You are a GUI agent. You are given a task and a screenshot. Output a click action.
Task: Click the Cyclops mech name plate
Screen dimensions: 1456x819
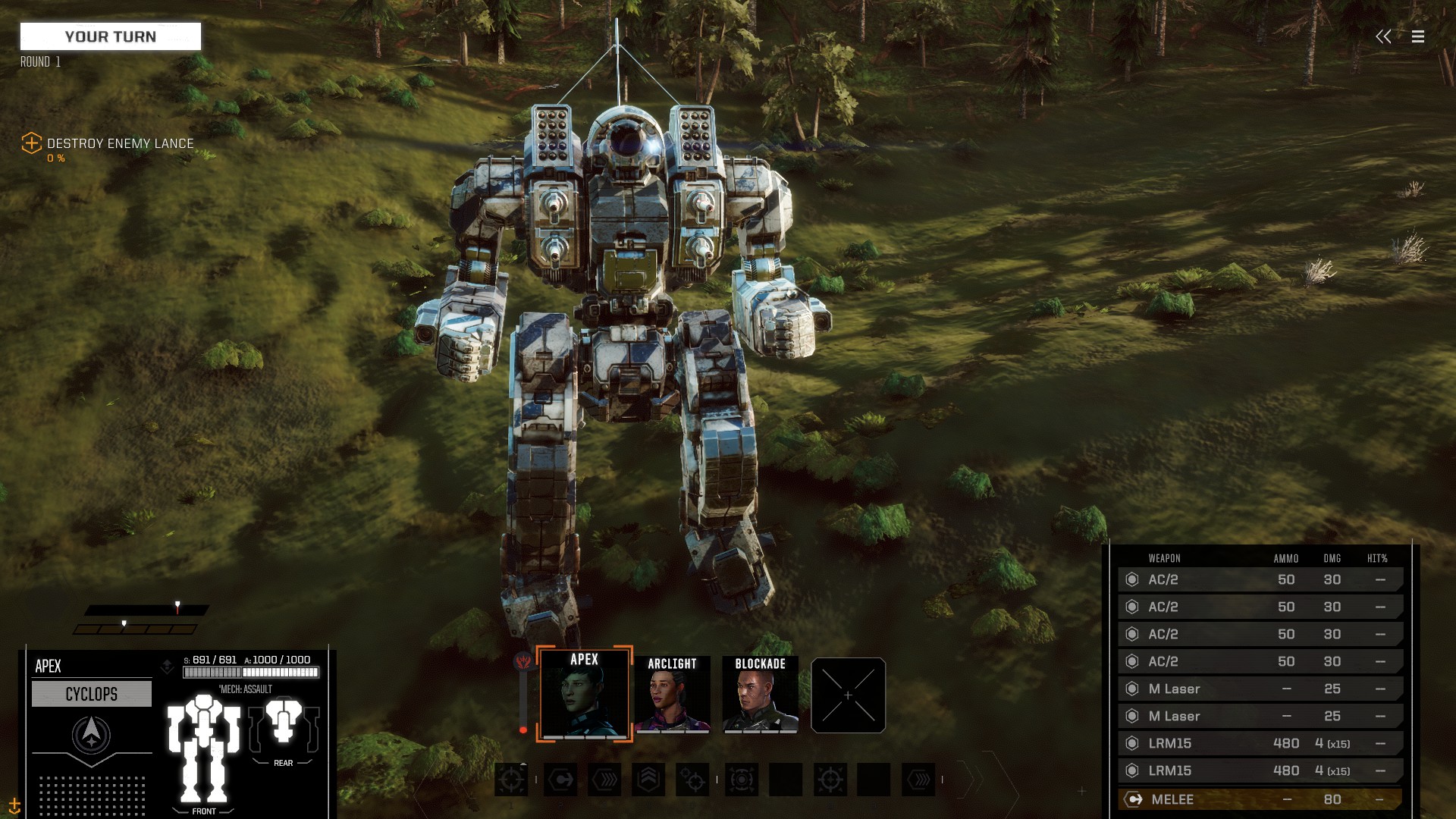pyautogui.click(x=92, y=694)
